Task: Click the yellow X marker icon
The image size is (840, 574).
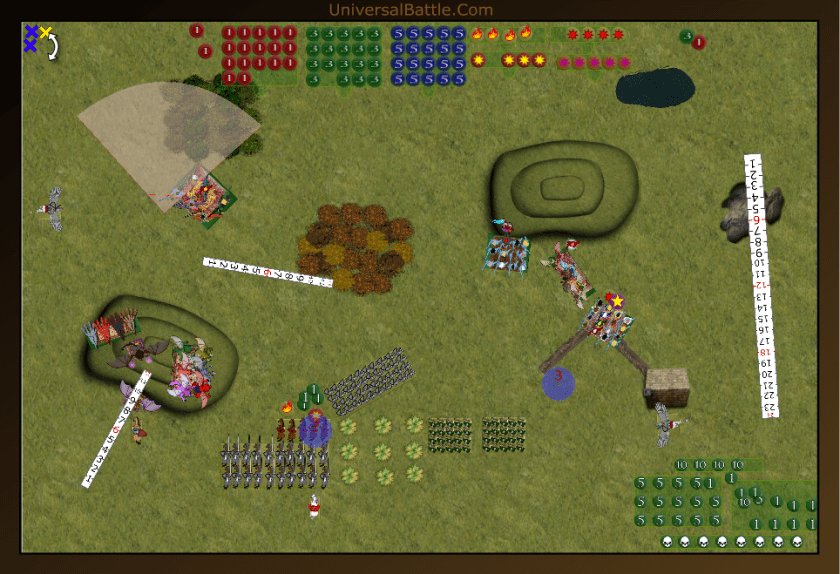Action: 45,33
